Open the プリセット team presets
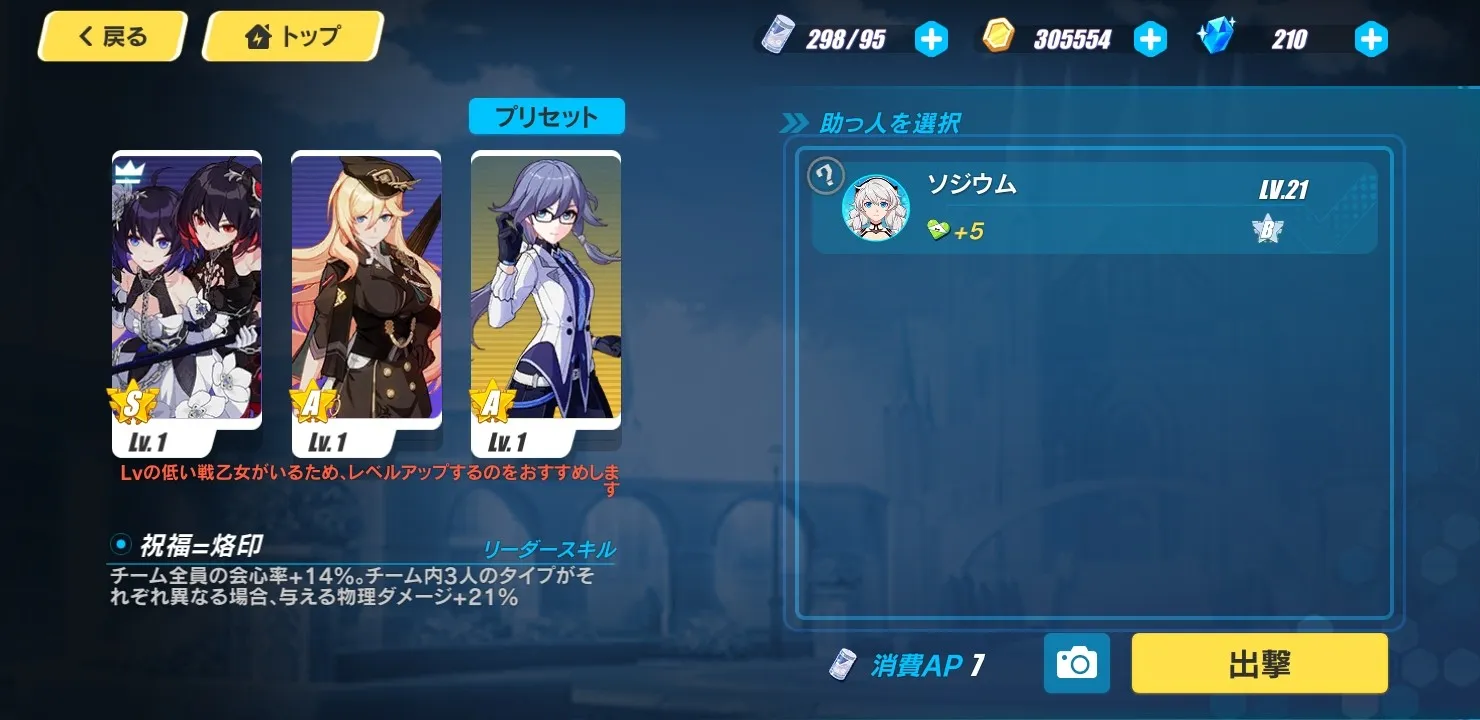 (546, 117)
